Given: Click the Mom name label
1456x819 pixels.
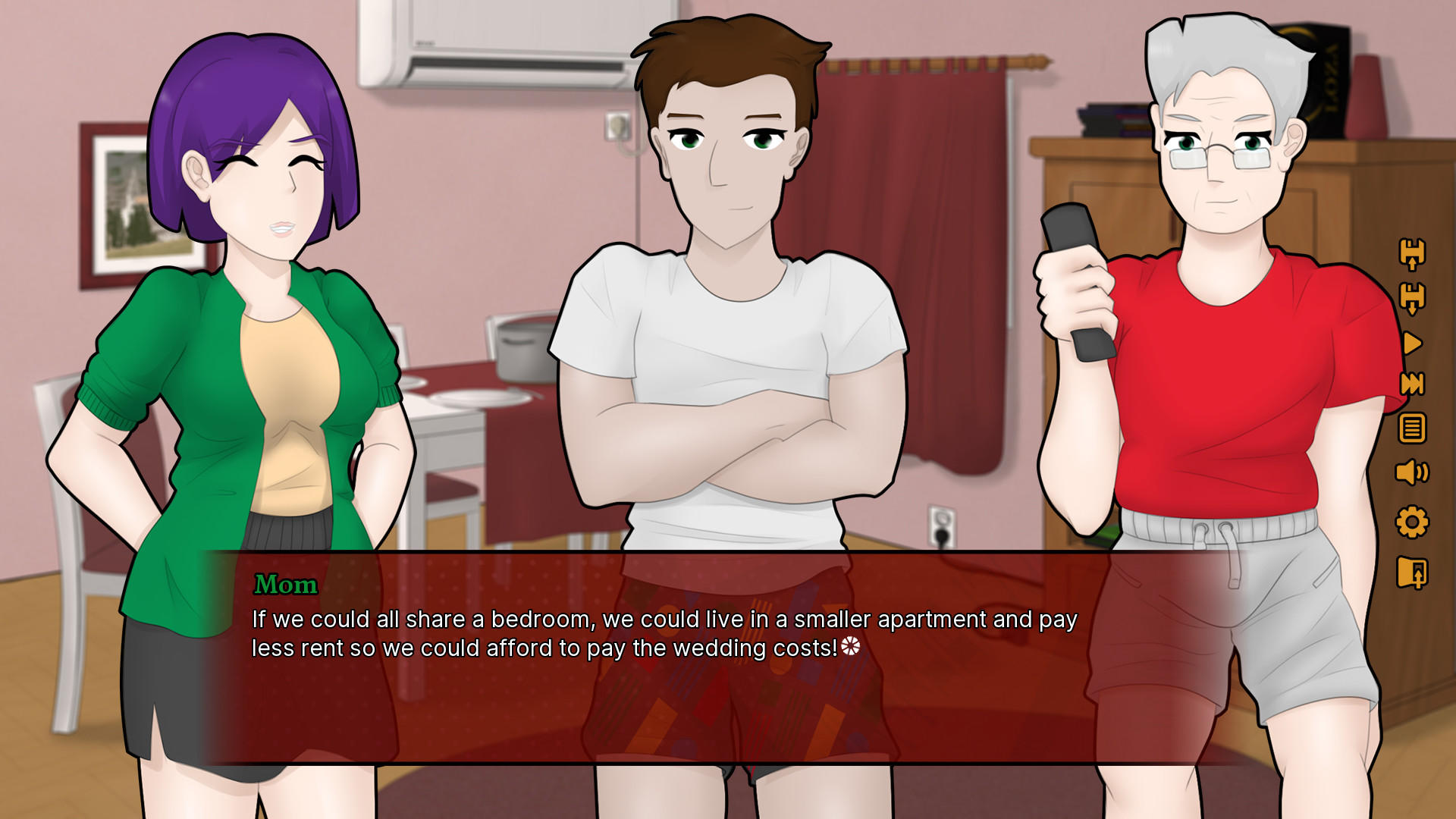Looking at the screenshot, I should click(286, 585).
